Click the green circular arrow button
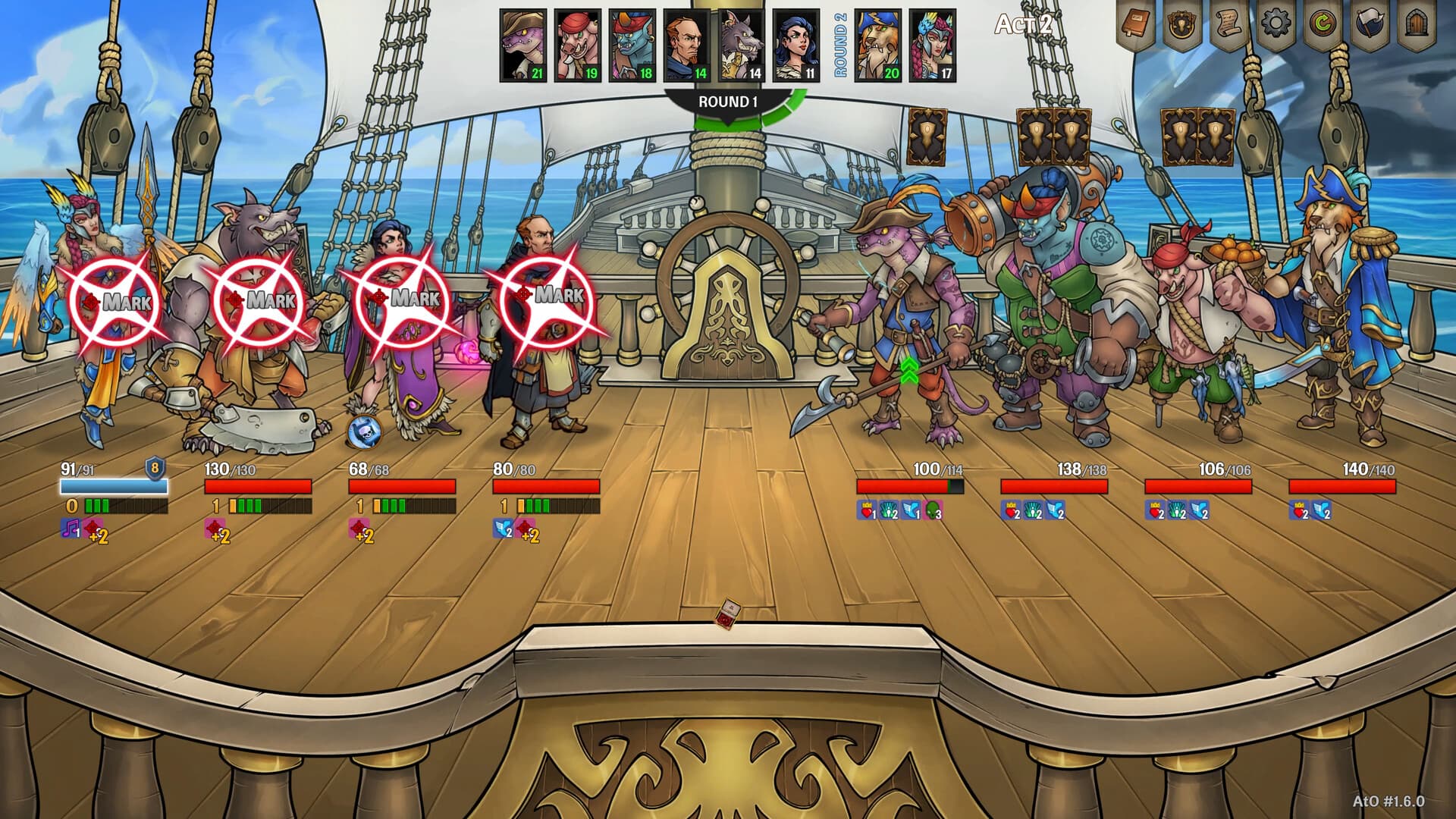Image resolution: width=1456 pixels, height=819 pixels. (1323, 25)
